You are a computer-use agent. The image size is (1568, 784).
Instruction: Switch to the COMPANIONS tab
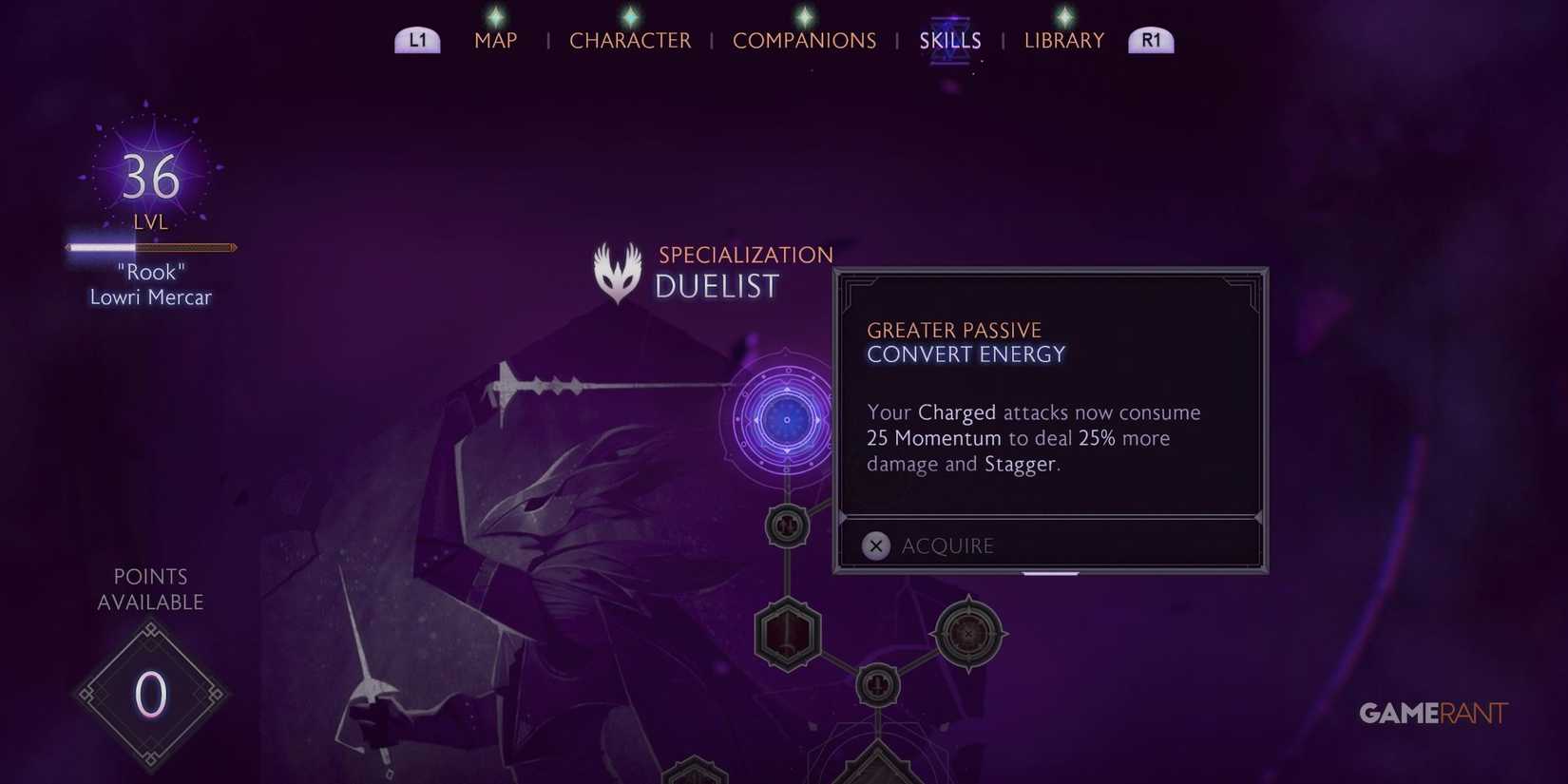804,40
